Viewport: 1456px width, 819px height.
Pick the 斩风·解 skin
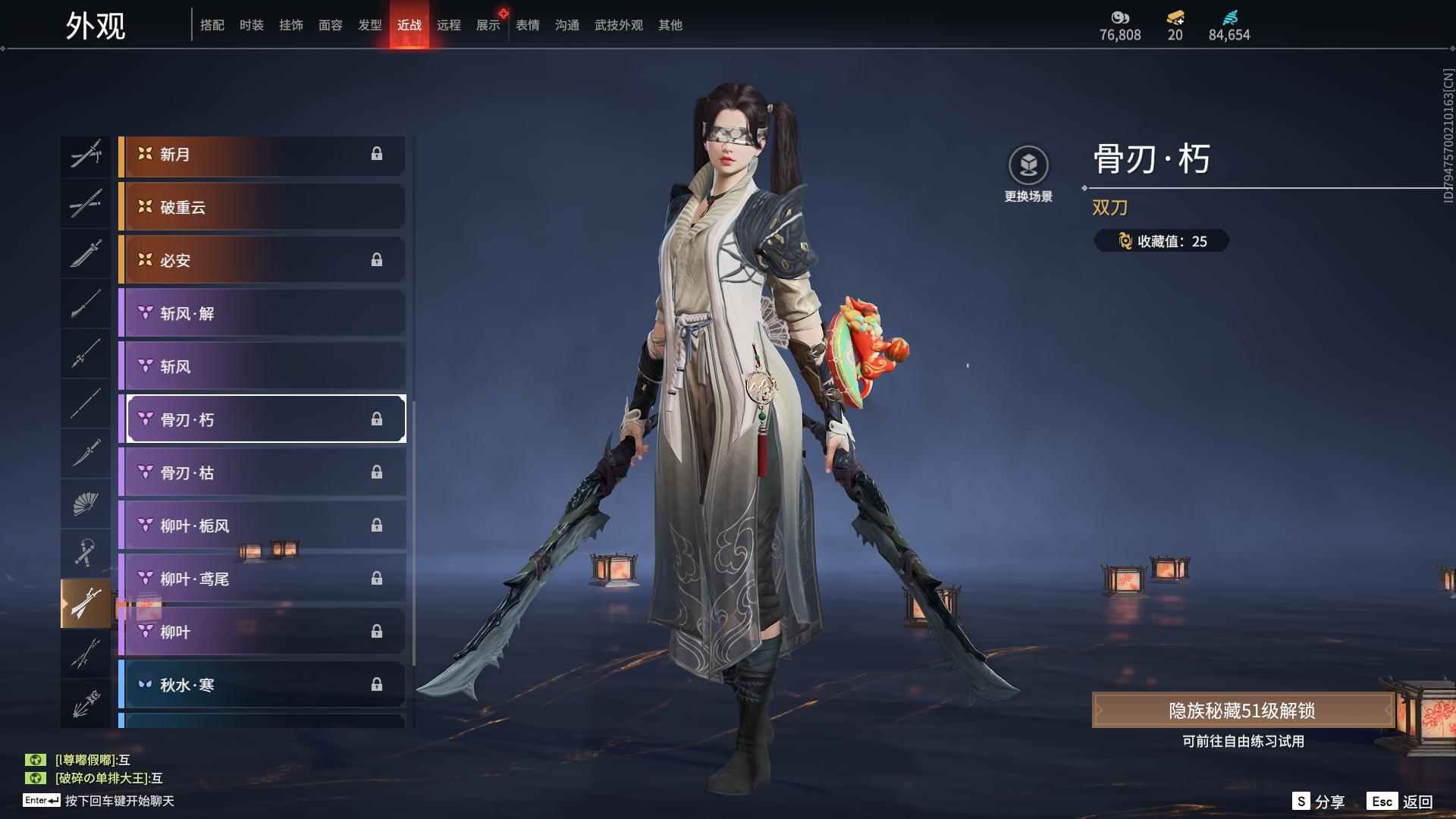click(262, 313)
